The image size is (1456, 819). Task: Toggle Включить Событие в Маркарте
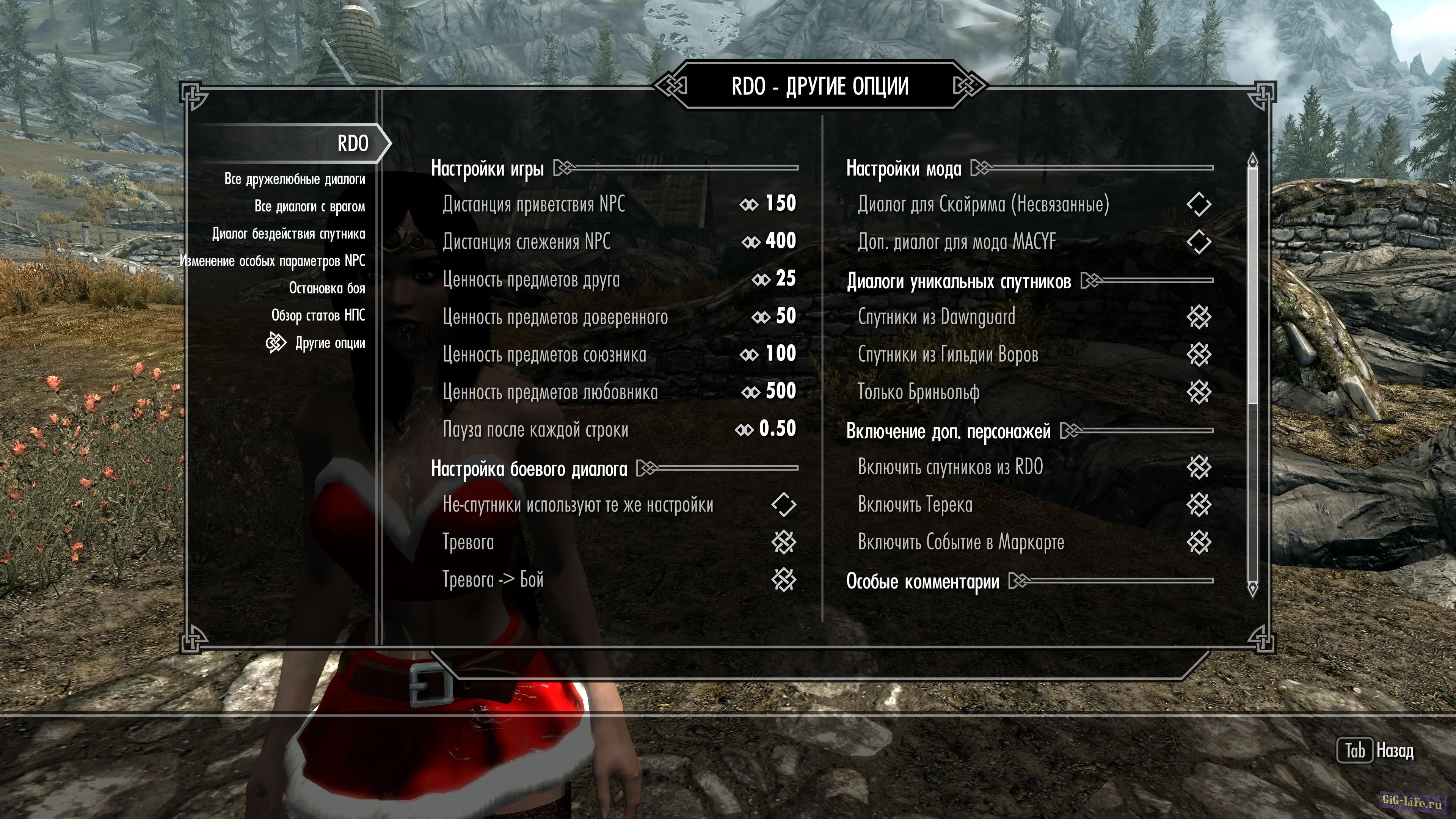click(x=1198, y=542)
